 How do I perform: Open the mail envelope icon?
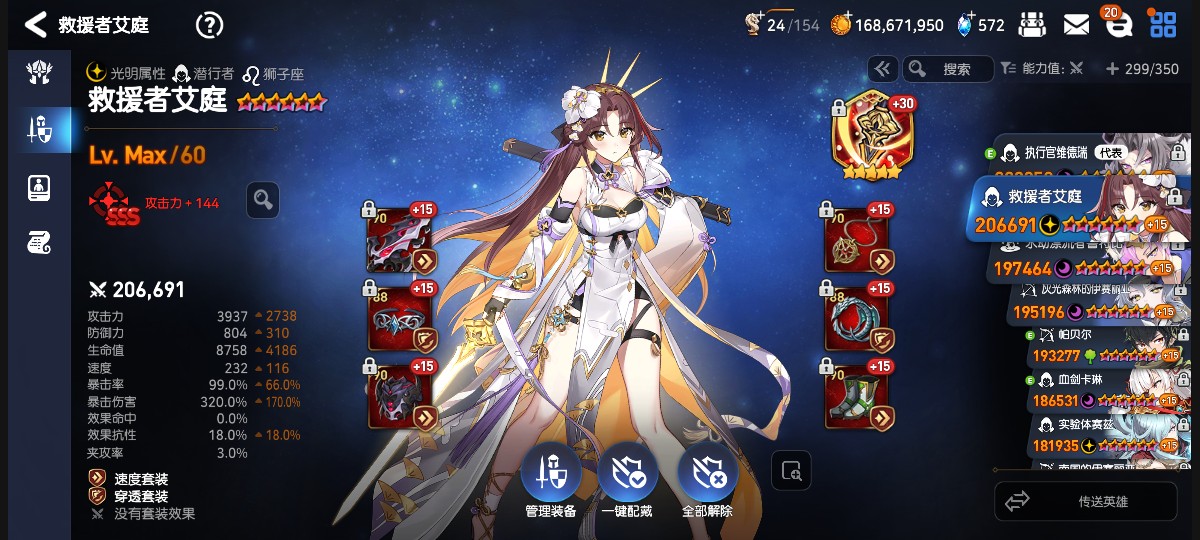tap(1076, 25)
